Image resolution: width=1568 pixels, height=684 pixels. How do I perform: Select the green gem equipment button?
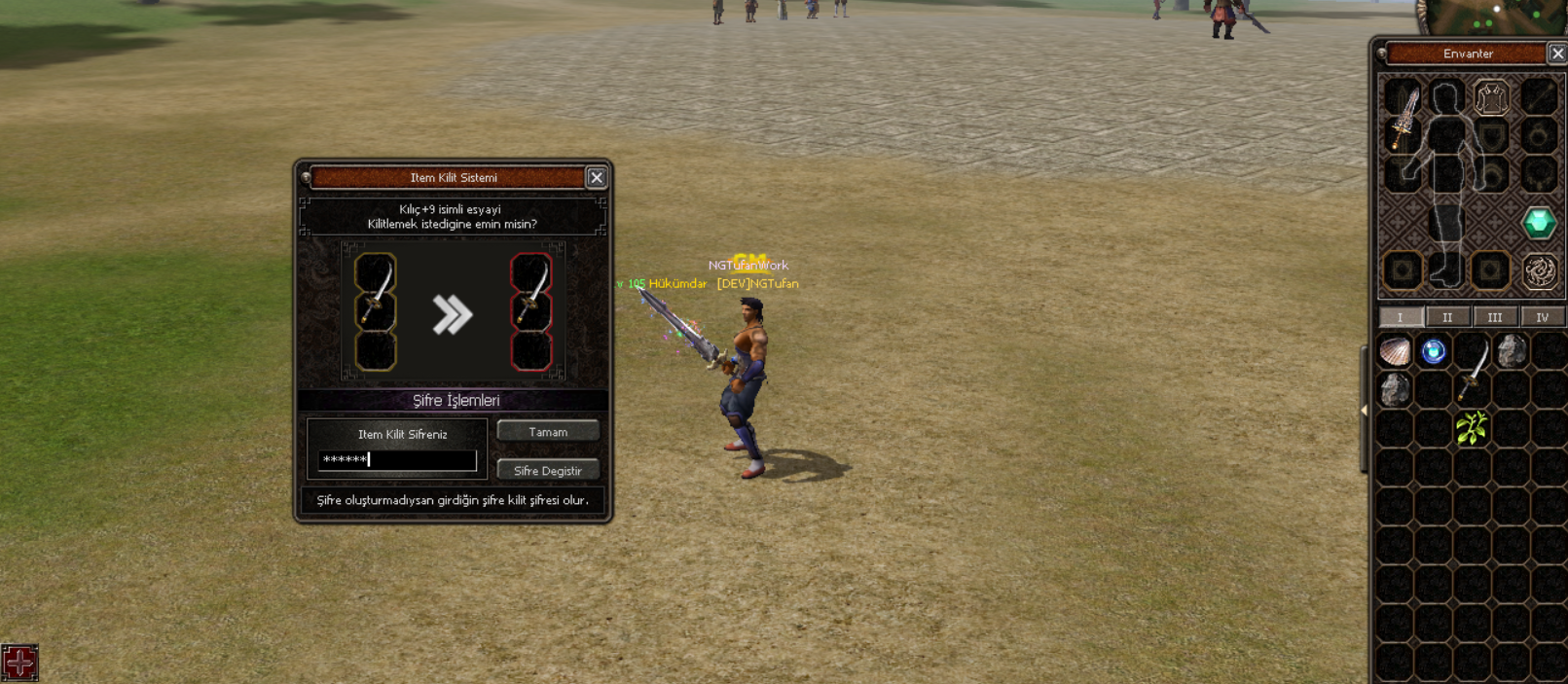1539,223
